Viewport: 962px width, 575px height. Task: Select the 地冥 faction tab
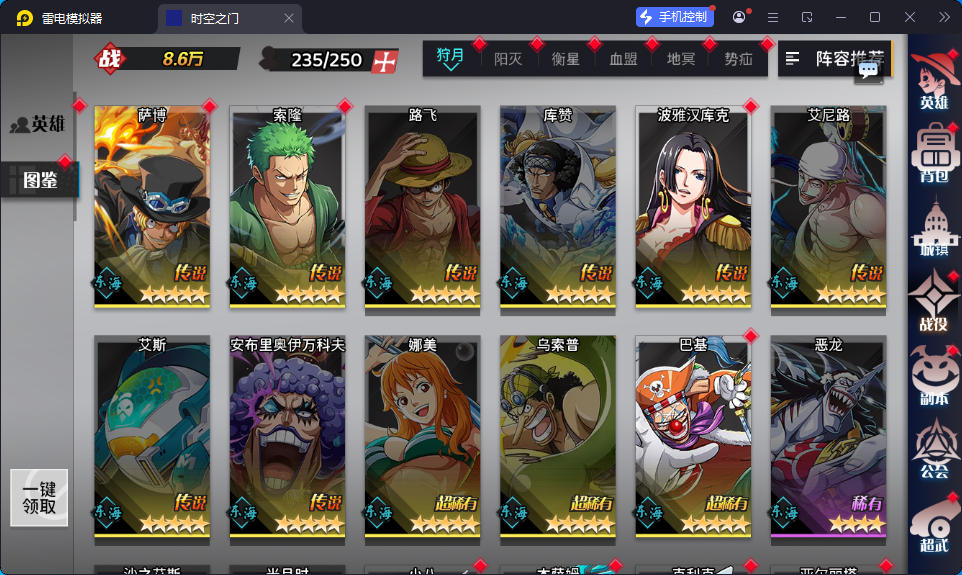click(x=681, y=59)
